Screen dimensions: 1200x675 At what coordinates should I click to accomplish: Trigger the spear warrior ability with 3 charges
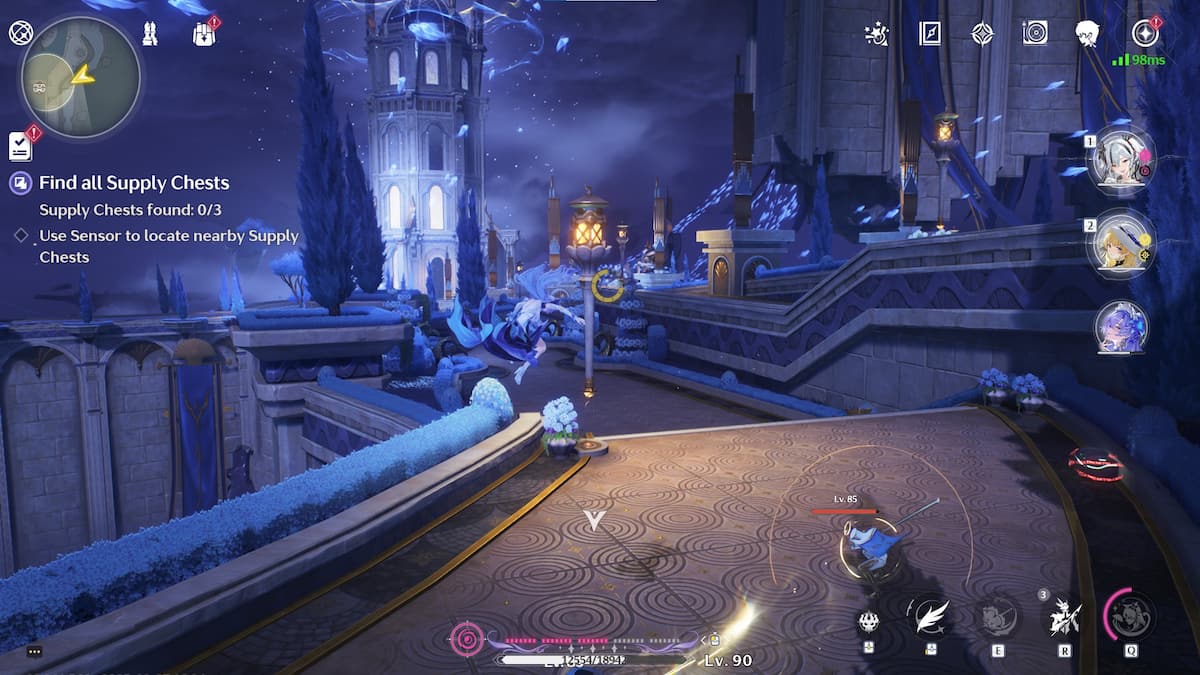point(1063,618)
